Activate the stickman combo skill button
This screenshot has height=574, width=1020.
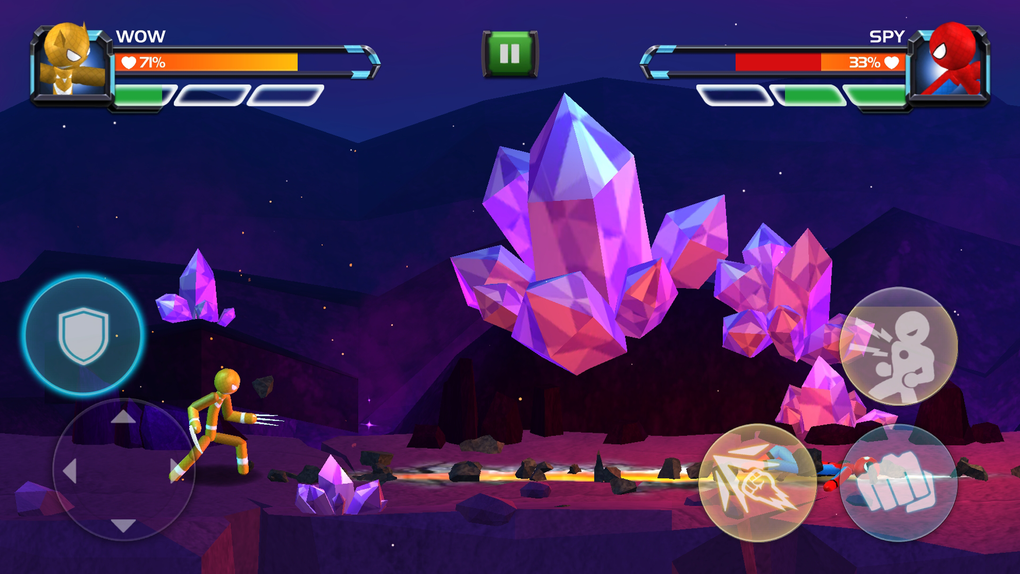point(898,345)
